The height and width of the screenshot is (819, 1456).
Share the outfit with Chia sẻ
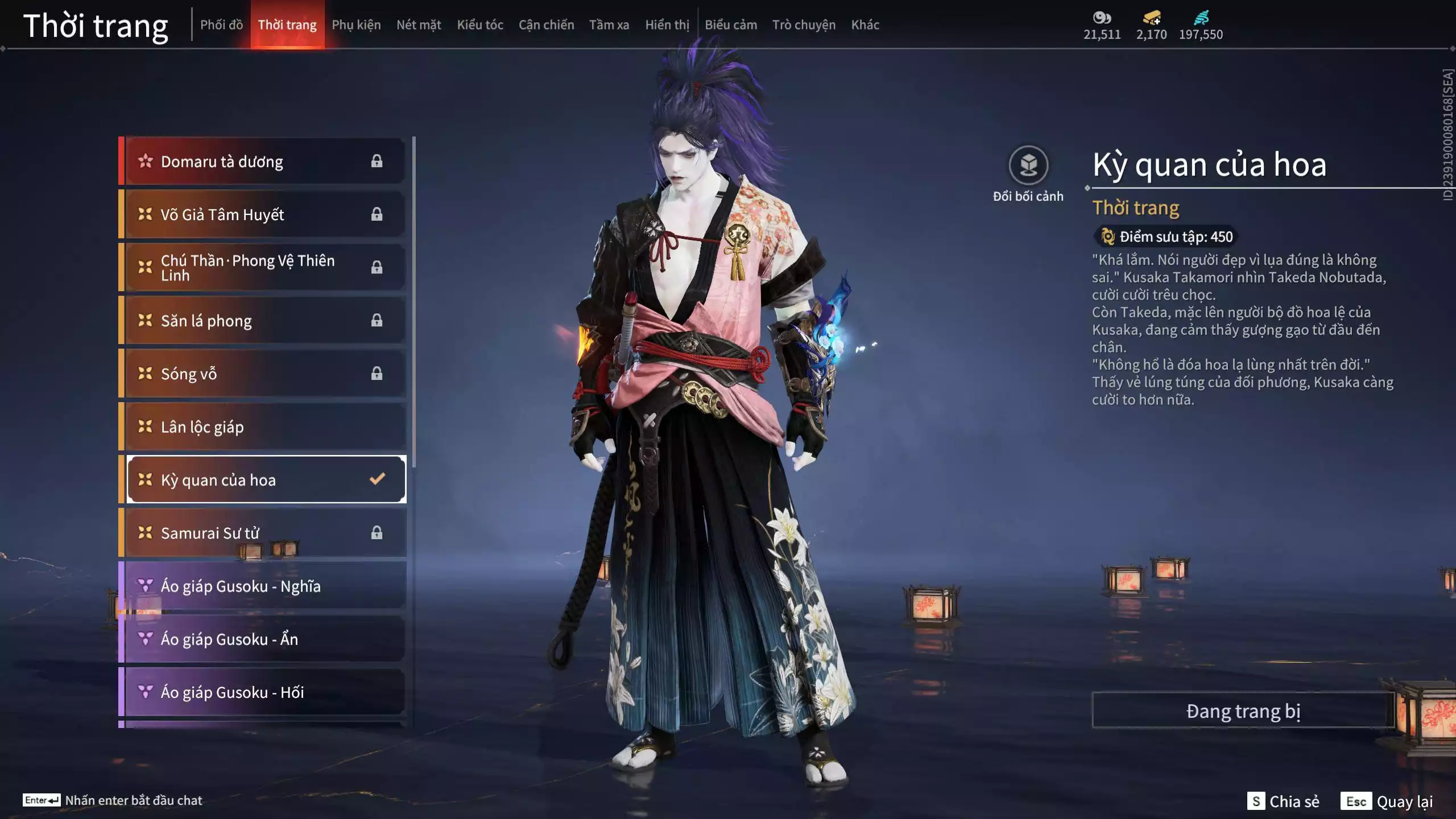(x=1283, y=801)
